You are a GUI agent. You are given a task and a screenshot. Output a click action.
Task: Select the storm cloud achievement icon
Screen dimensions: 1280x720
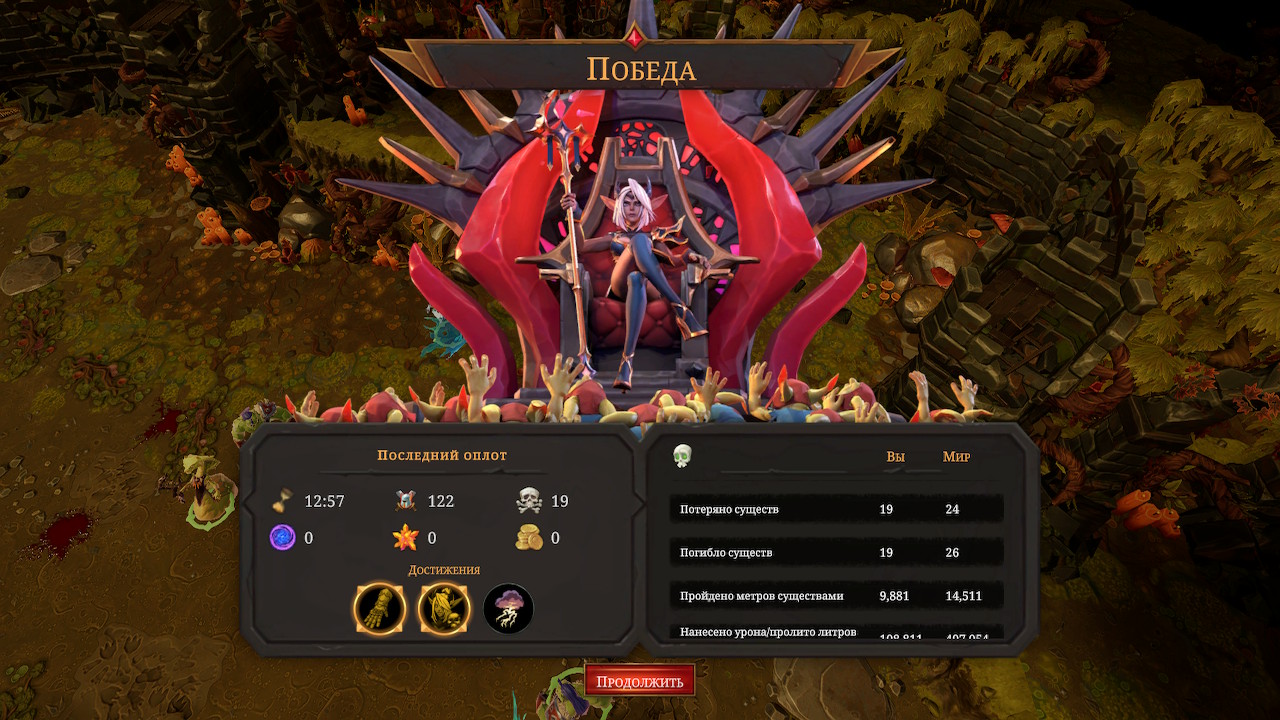point(508,609)
